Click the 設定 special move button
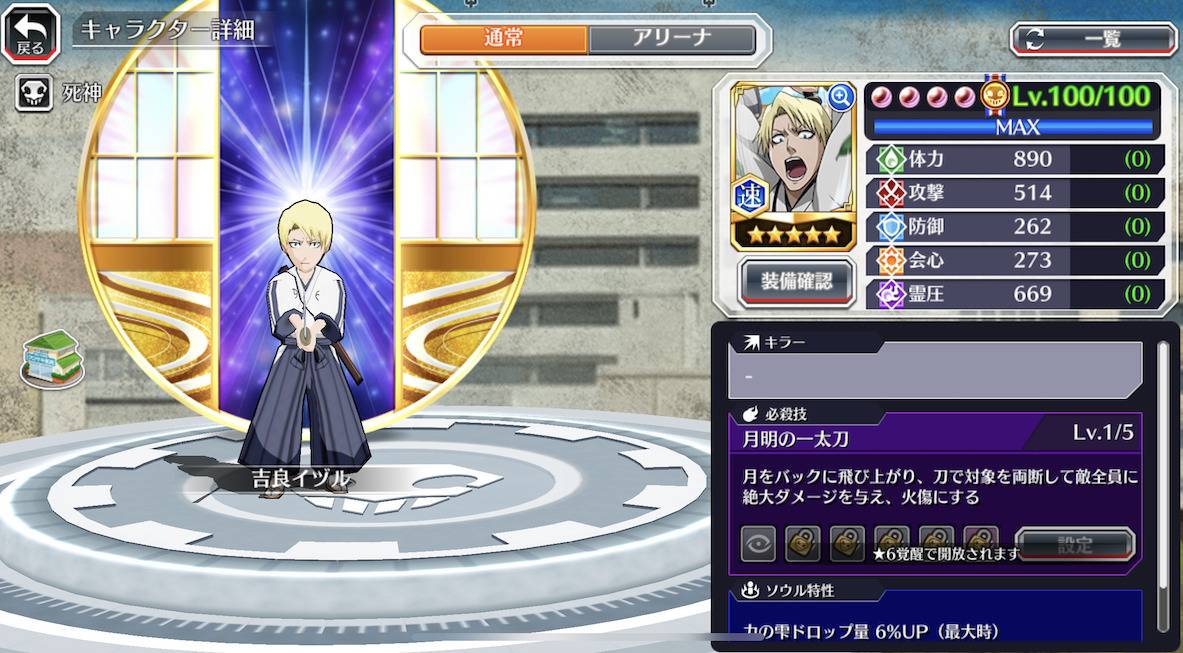This screenshot has width=1183, height=653. (x=1075, y=546)
